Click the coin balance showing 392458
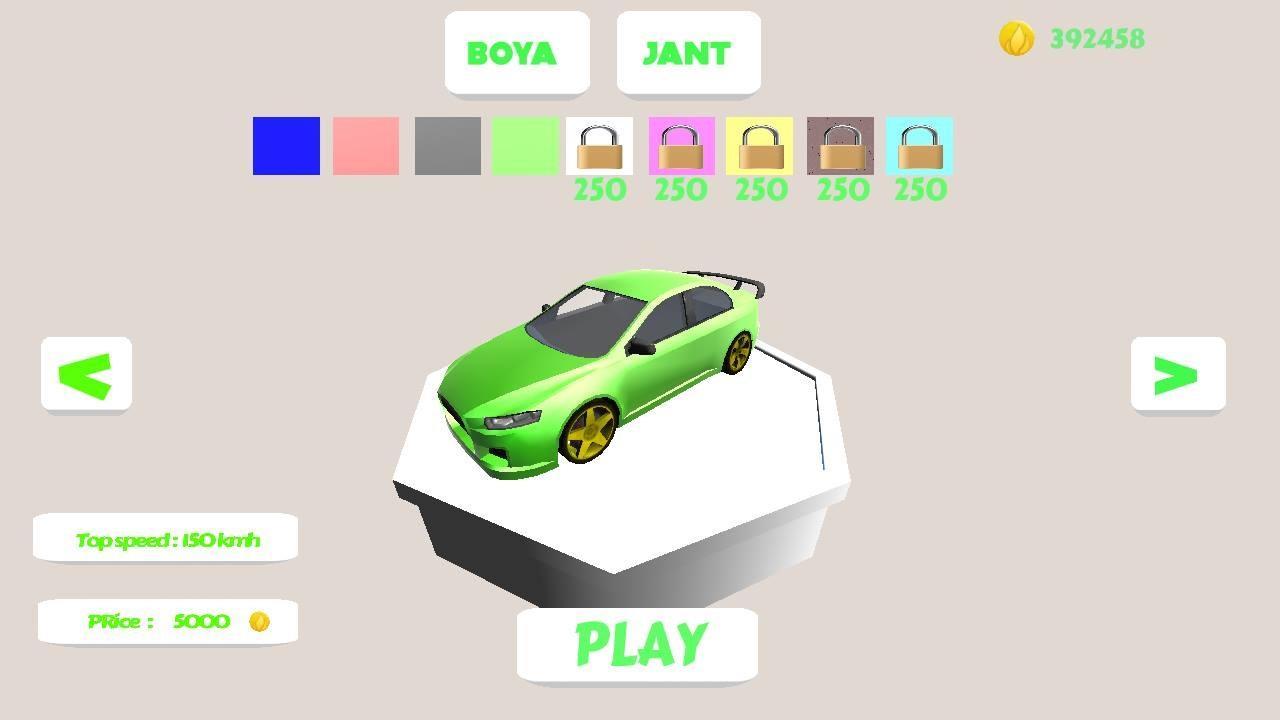Viewport: 1280px width, 720px height. pyautogui.click(x=1095, y=40)
